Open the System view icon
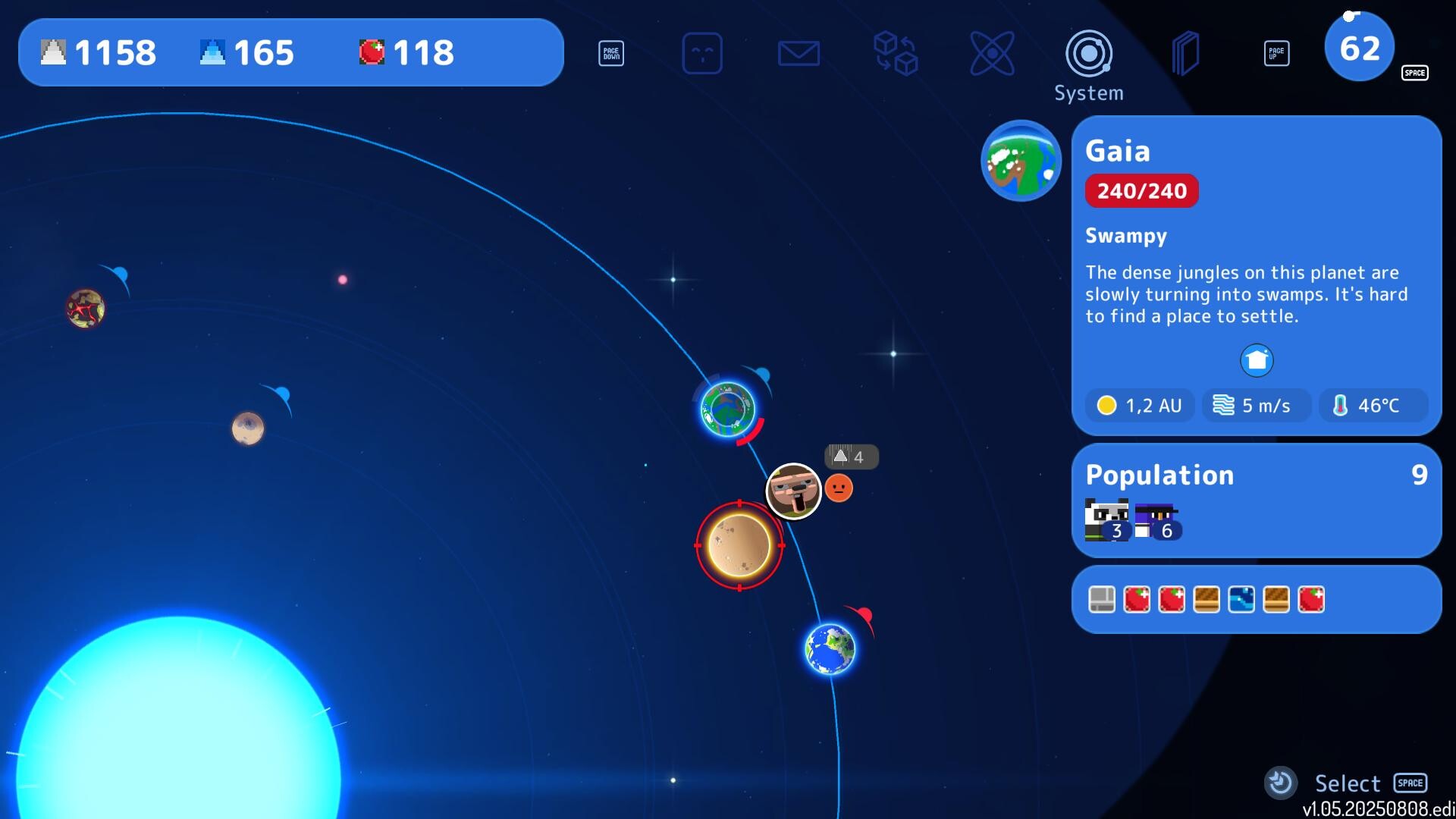The image size is (1456, 819). click(1090, 53)
